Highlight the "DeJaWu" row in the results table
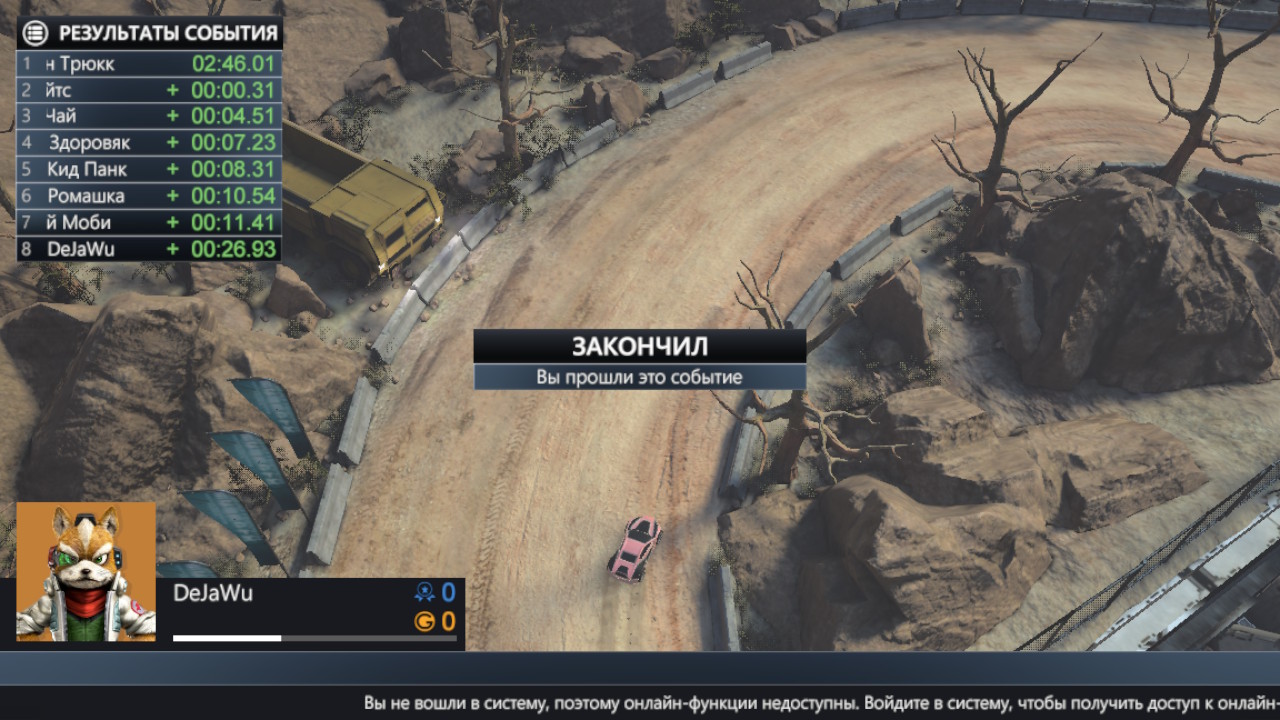1280x720 pixels. tap(148, 249)
